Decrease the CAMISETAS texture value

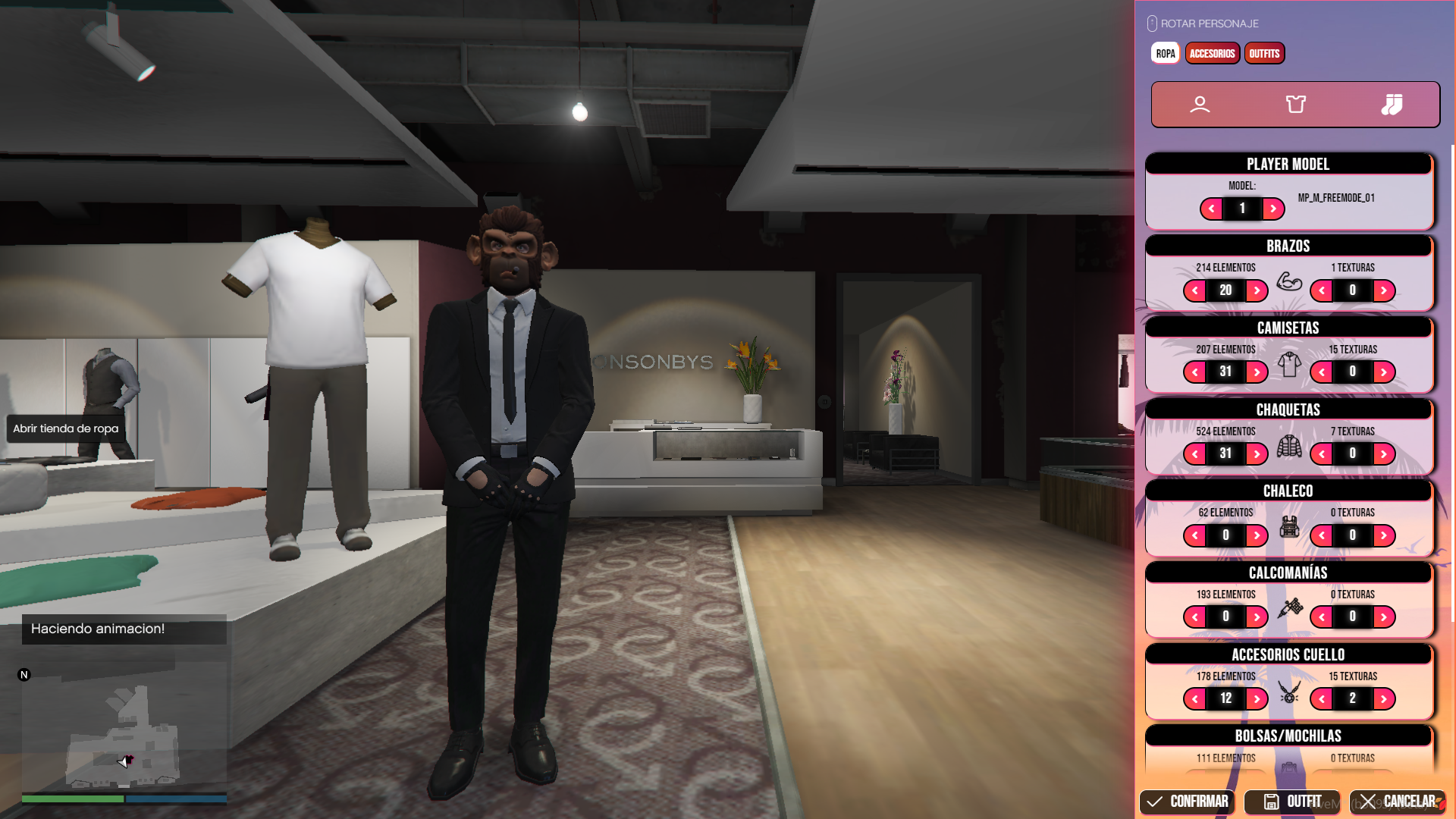(1321, 372)
